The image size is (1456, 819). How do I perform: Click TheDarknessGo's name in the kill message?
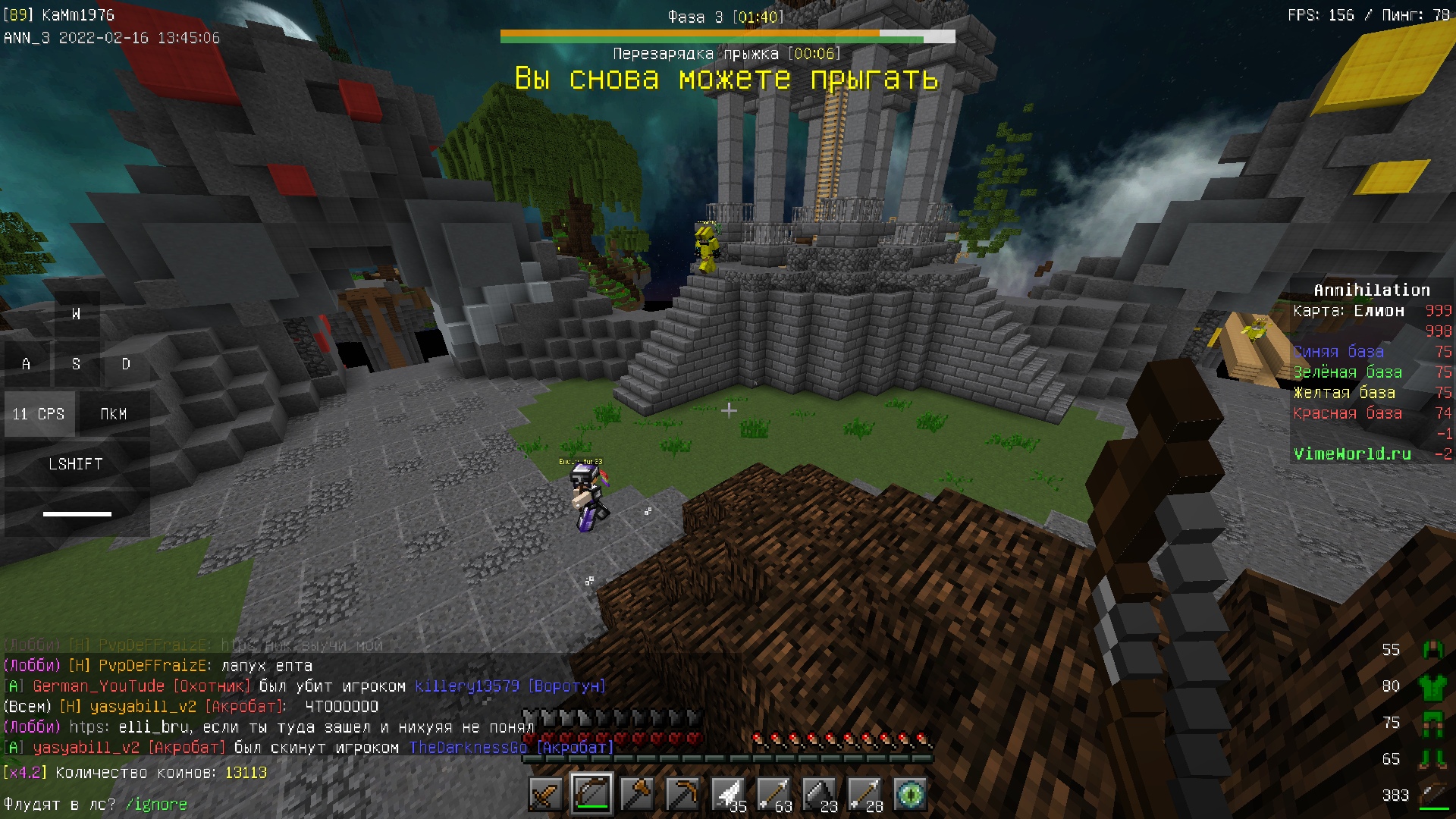coord(468,748)
